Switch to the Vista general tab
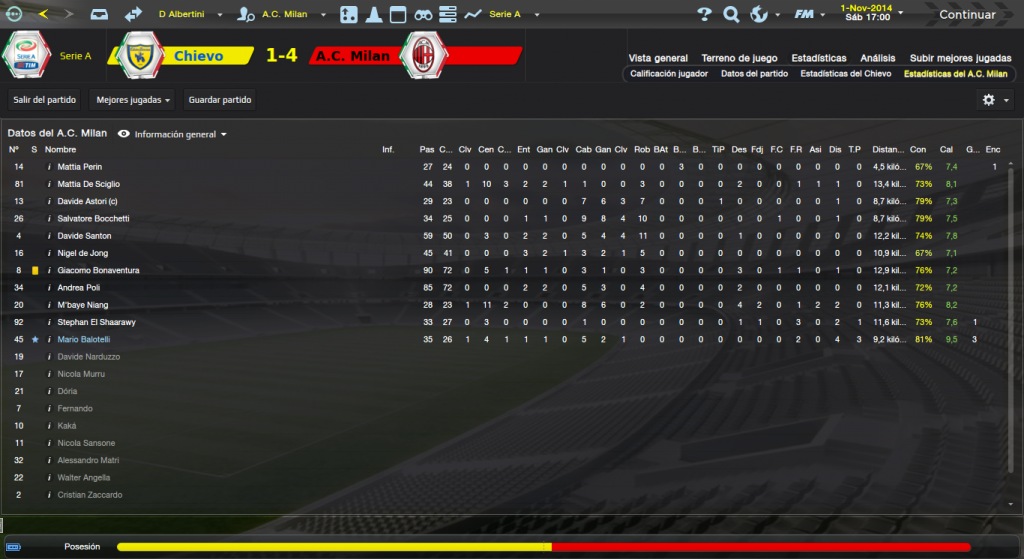 pyautogui.click(x=658, y=58)
